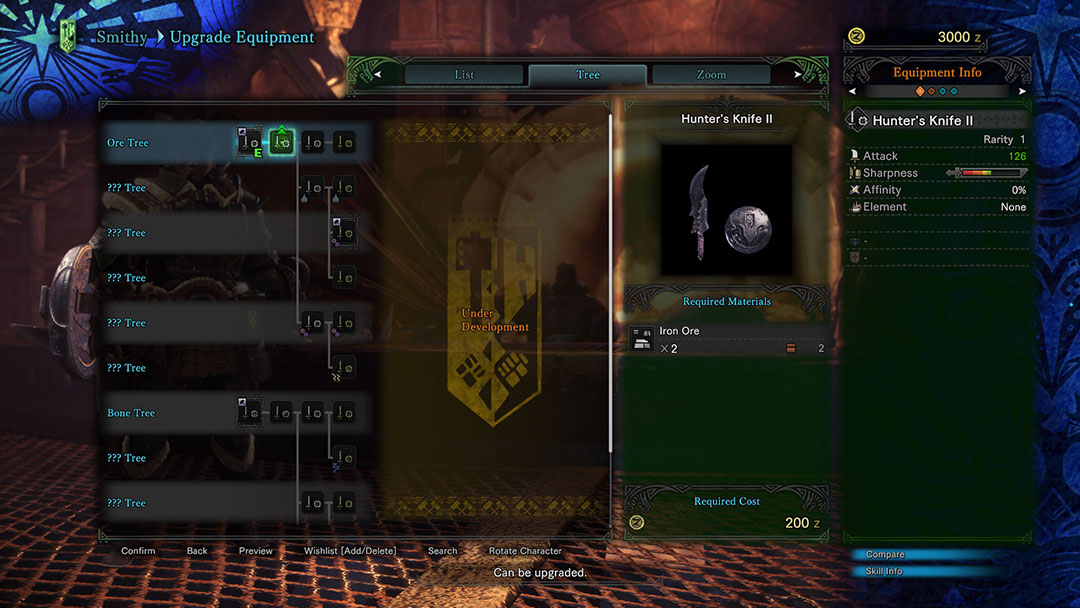Select the first weapon node in Bone Tree

(249, 411)
